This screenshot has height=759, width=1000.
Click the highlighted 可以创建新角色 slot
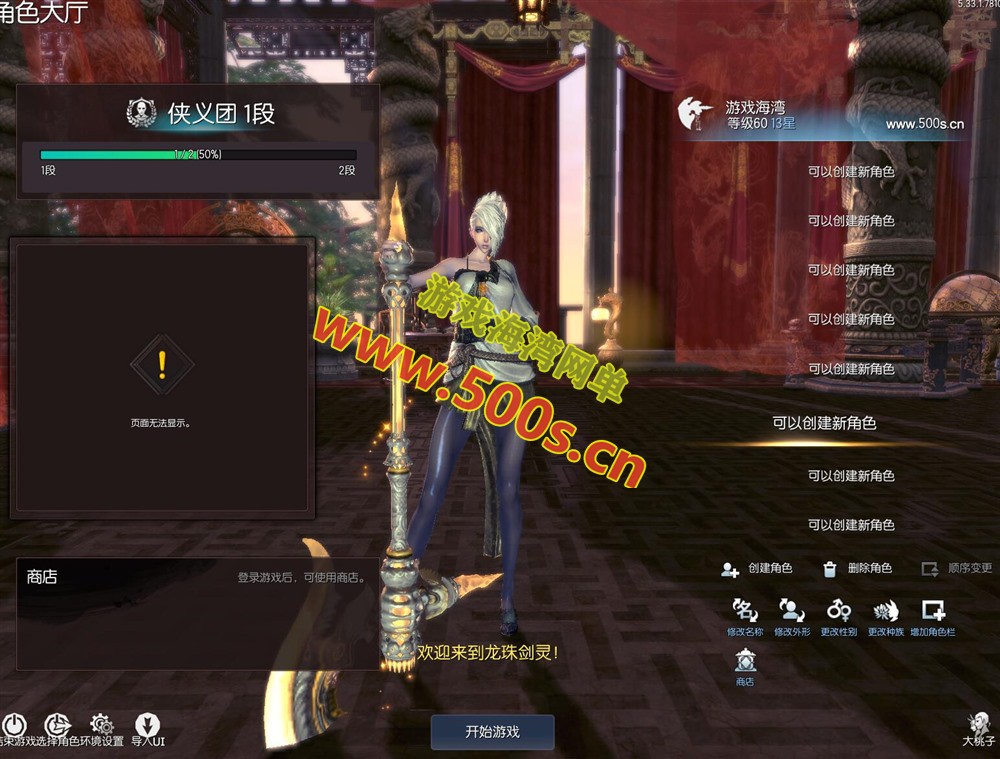point(824,423)
